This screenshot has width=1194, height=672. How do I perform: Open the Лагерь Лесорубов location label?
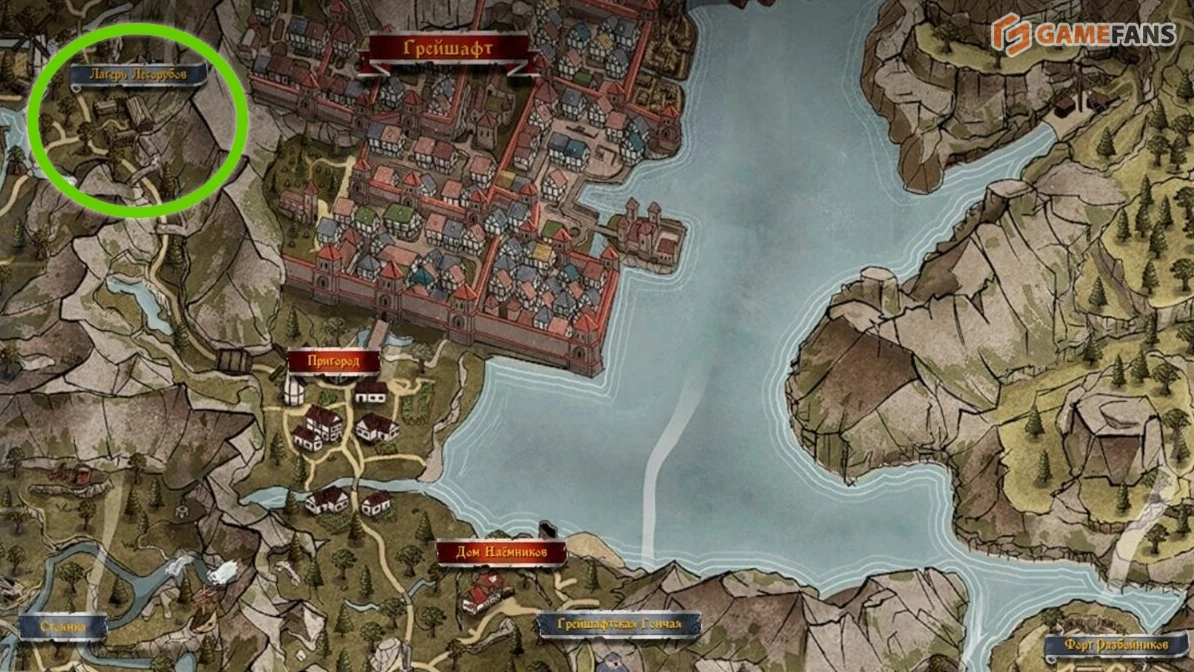(138, 75)
